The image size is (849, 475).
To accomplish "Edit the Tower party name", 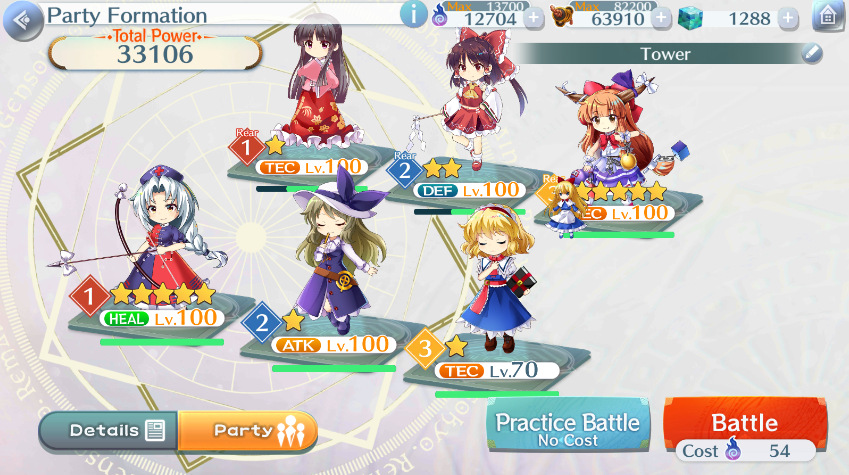I will [x=812, y=54].
